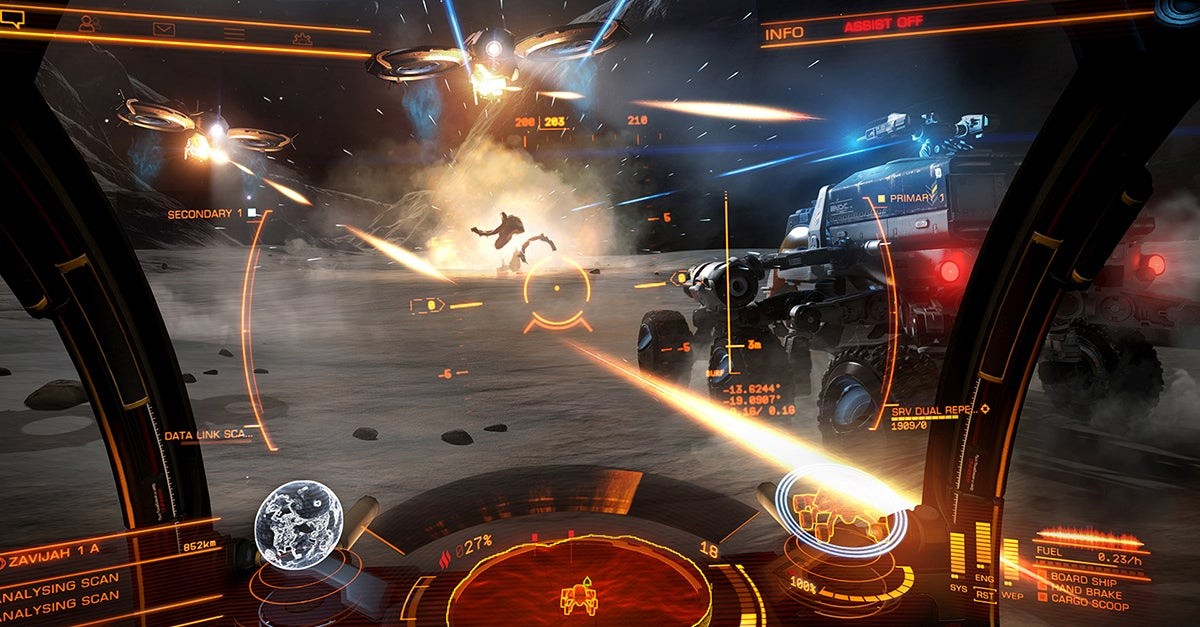Open the INFO panel header
Image resolution: width=1200 pixels, height=627 pixels.
pos(784,33)
